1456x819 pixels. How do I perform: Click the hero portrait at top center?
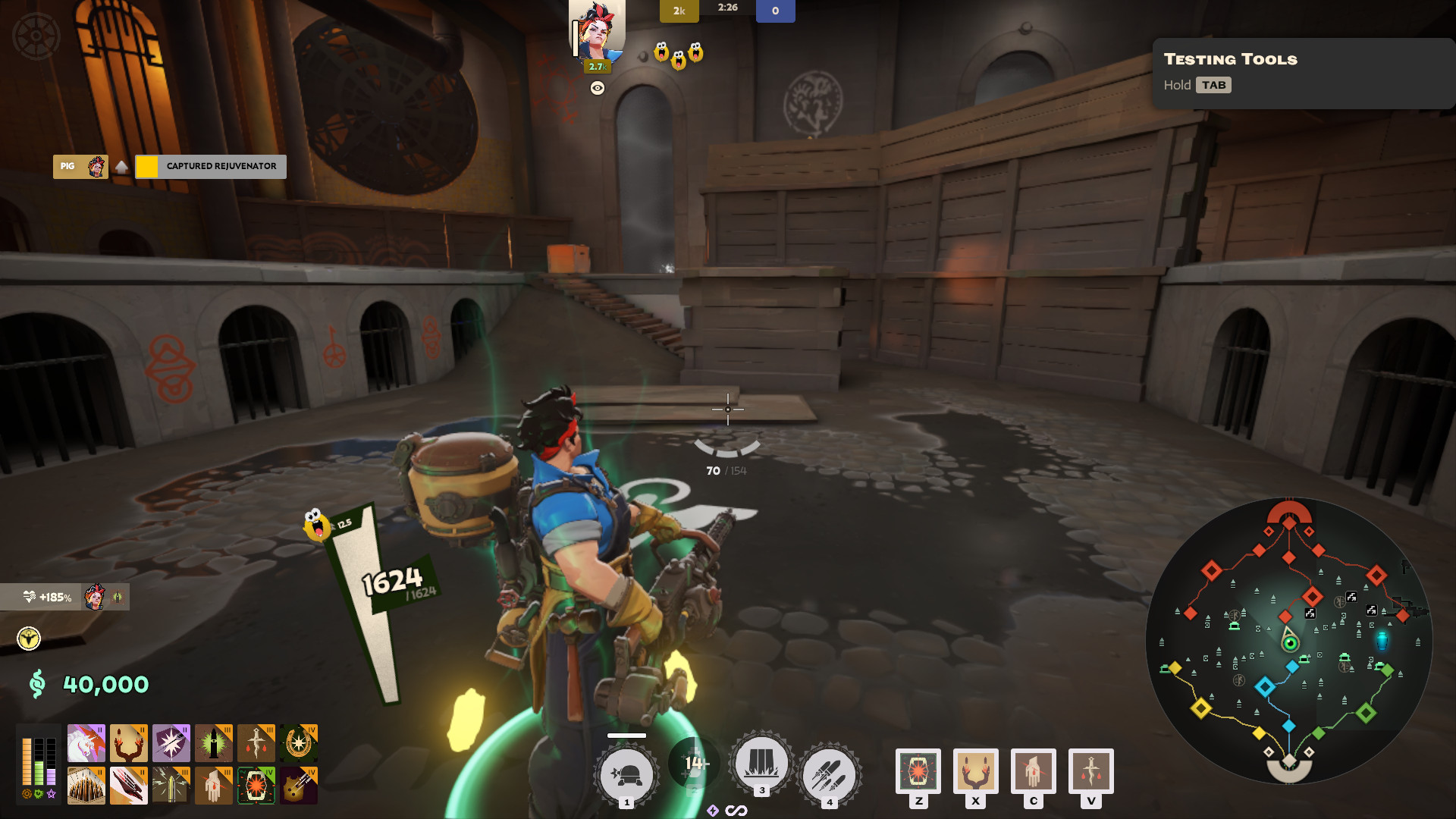[598, 30]
